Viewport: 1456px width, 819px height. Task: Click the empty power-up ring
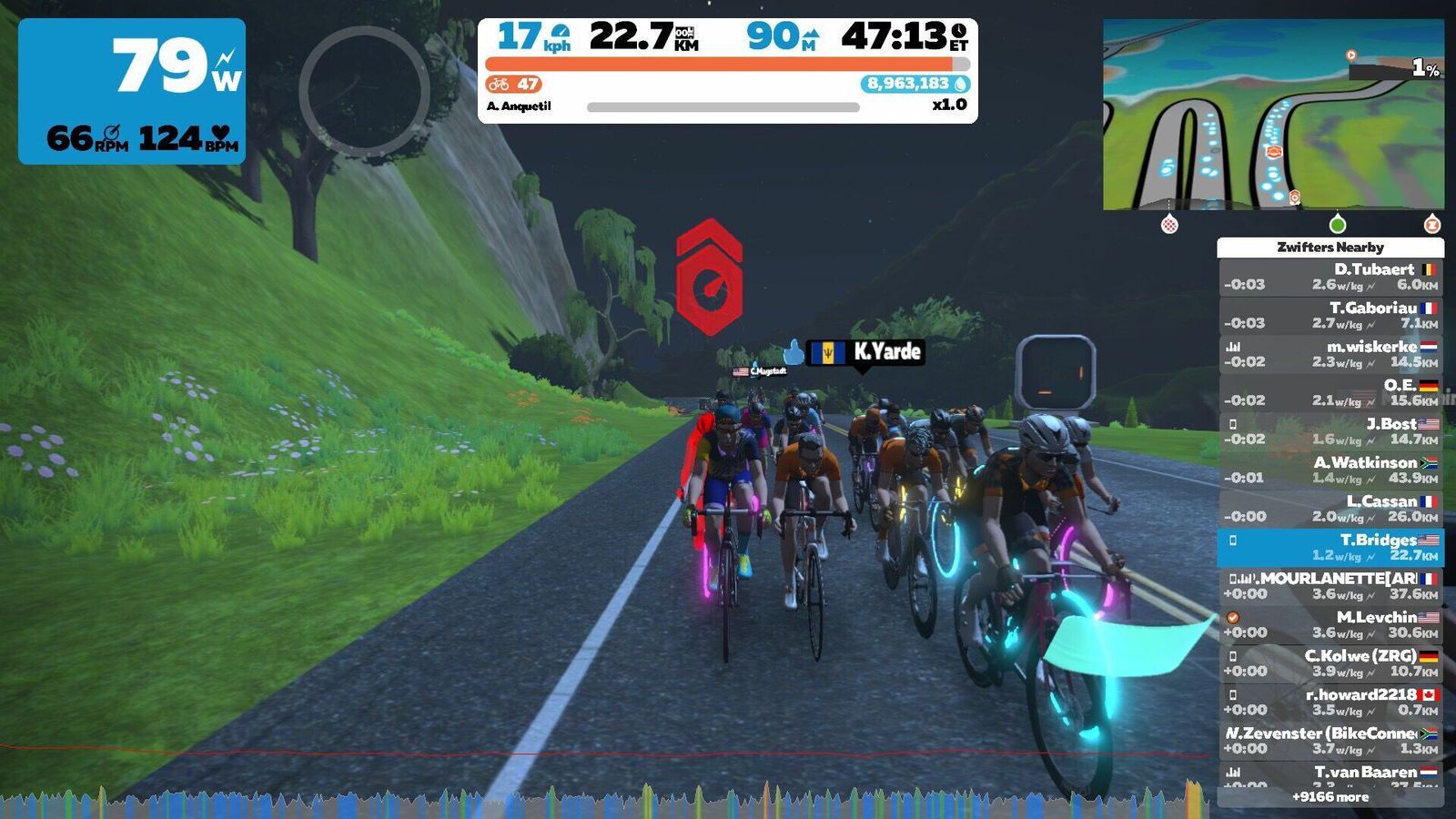point(364,91)
